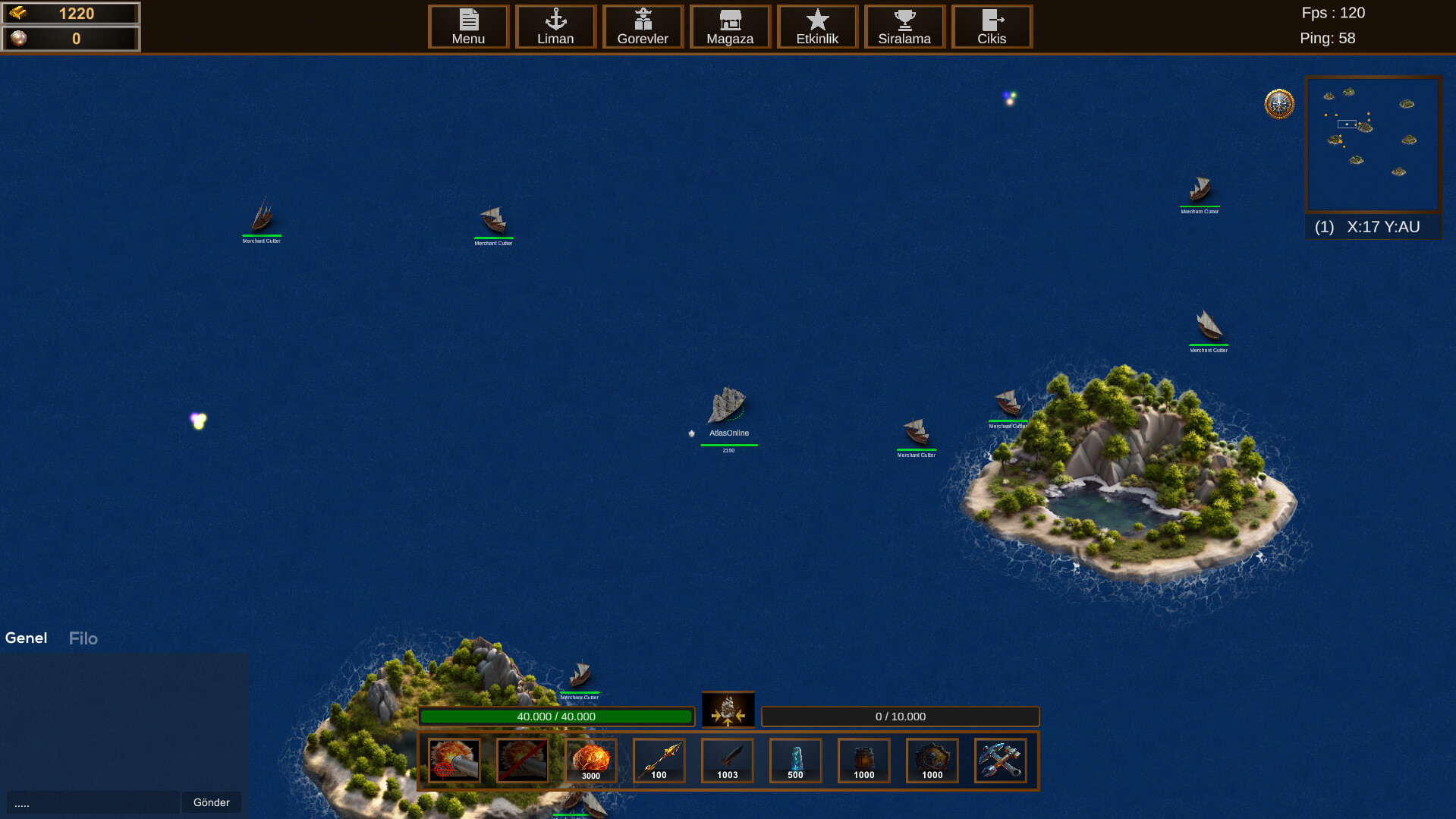1456x819 pixels.
Task: Switch to the Genel chat tab
Action: click(26, 638)
